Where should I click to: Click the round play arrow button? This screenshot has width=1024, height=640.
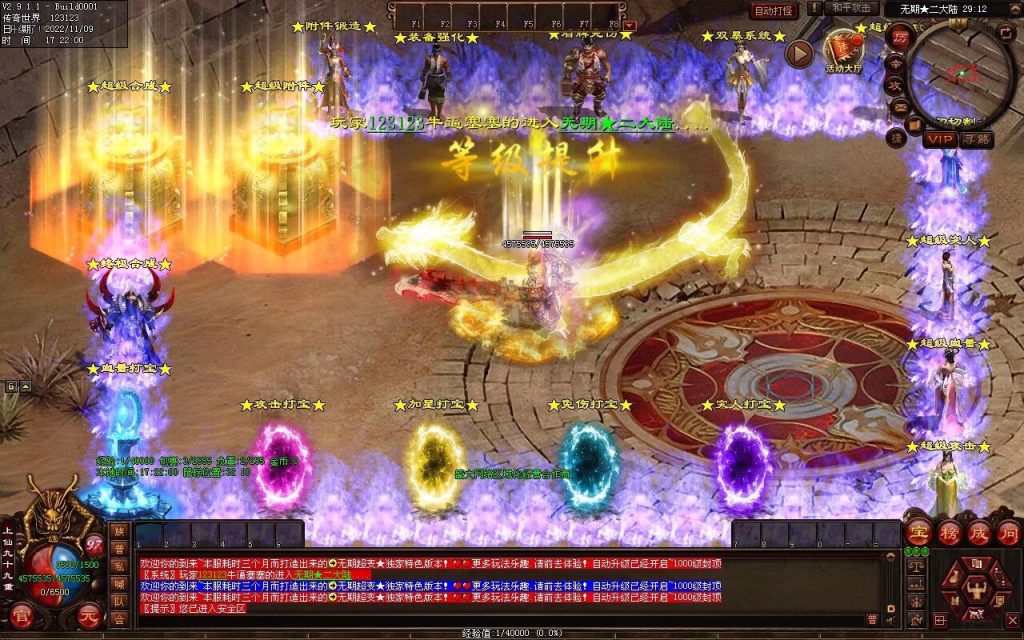point(798,54)
